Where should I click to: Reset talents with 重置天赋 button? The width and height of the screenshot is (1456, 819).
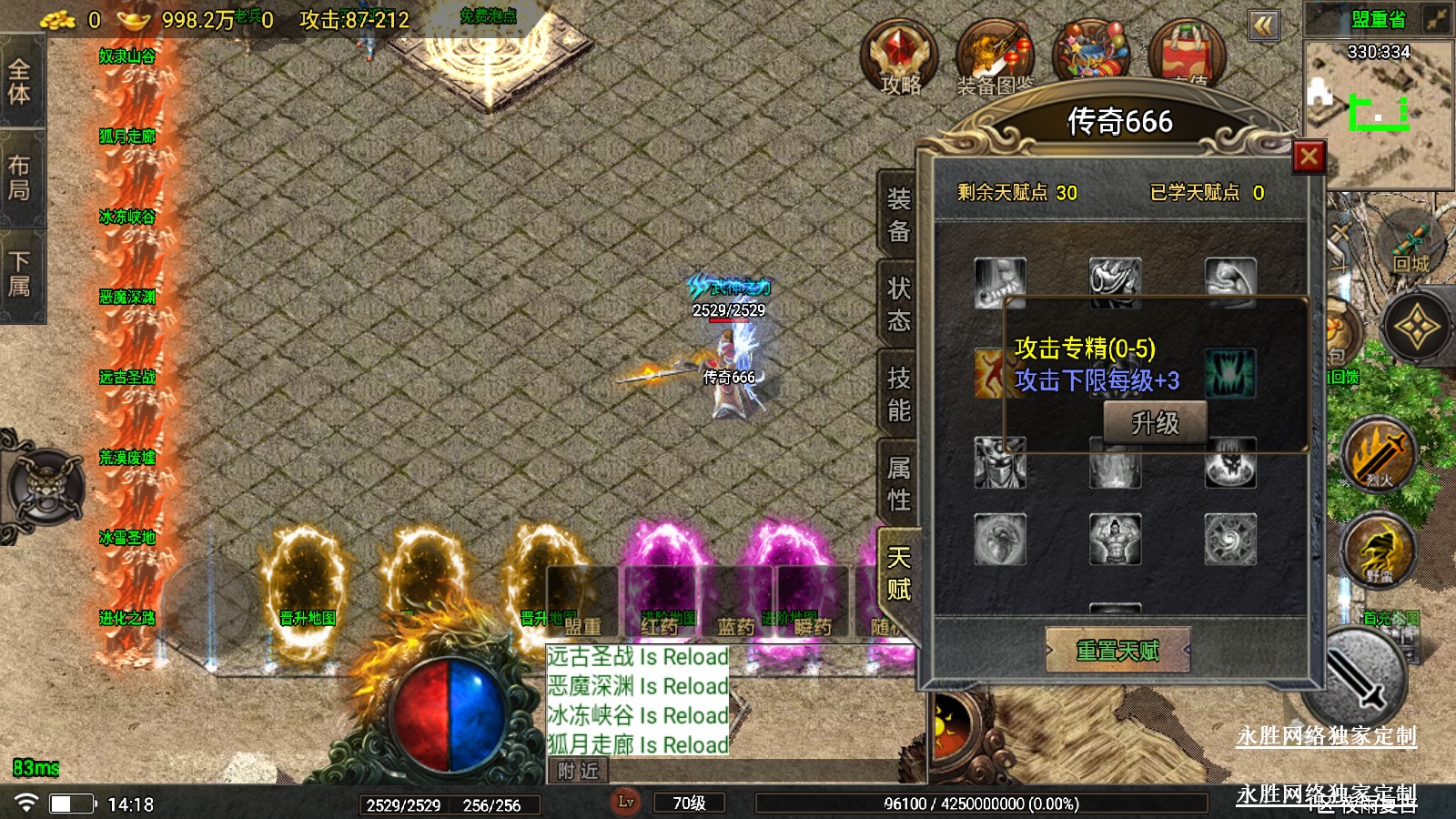coord(1117,650)
